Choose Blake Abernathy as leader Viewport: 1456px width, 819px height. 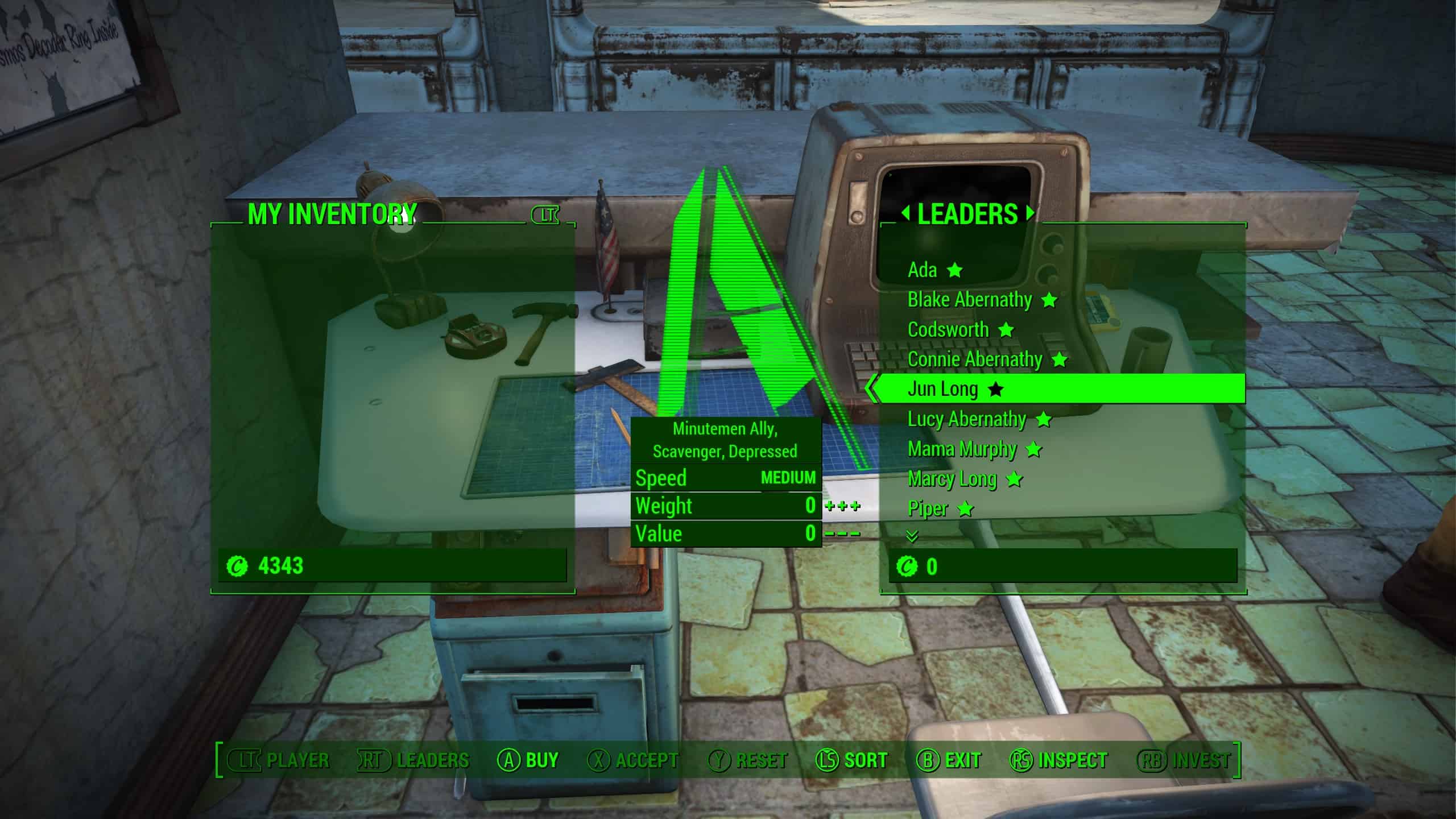pyautogui.click(x=969, y=300)
